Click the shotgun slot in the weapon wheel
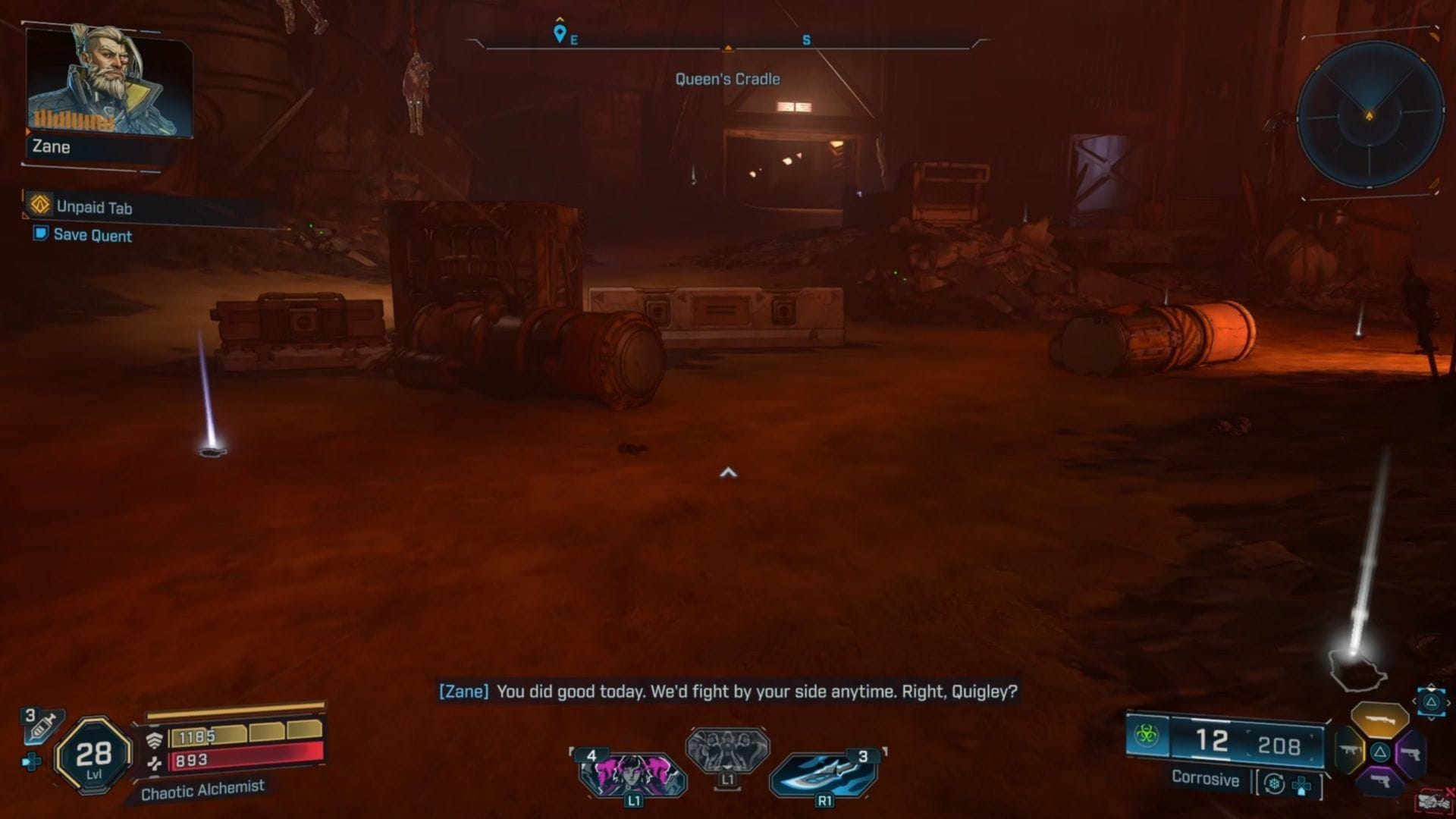Viewport: 1456px width, 819px height. point(1379,718)
